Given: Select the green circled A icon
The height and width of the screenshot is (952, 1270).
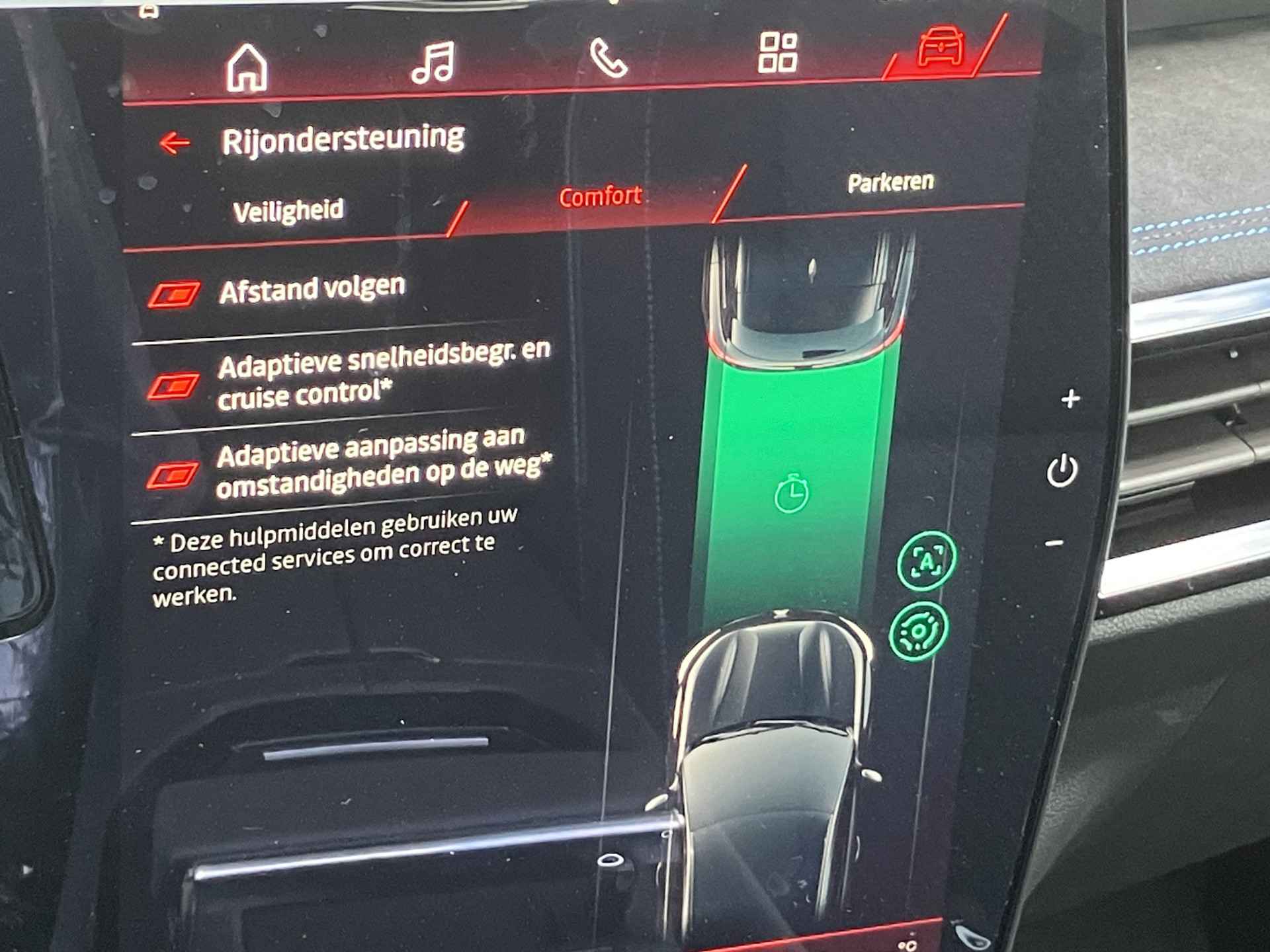Looking at the screenshot, I should pos(926,561).
